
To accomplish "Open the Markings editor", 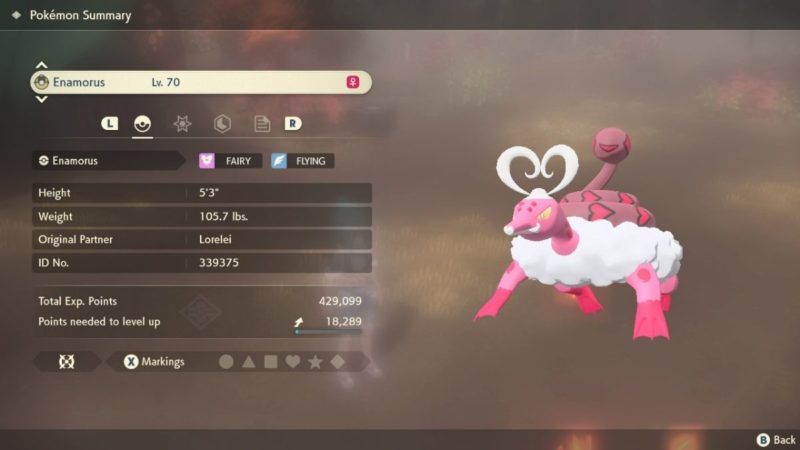I will pyautogui.click(x=154, y=362).
